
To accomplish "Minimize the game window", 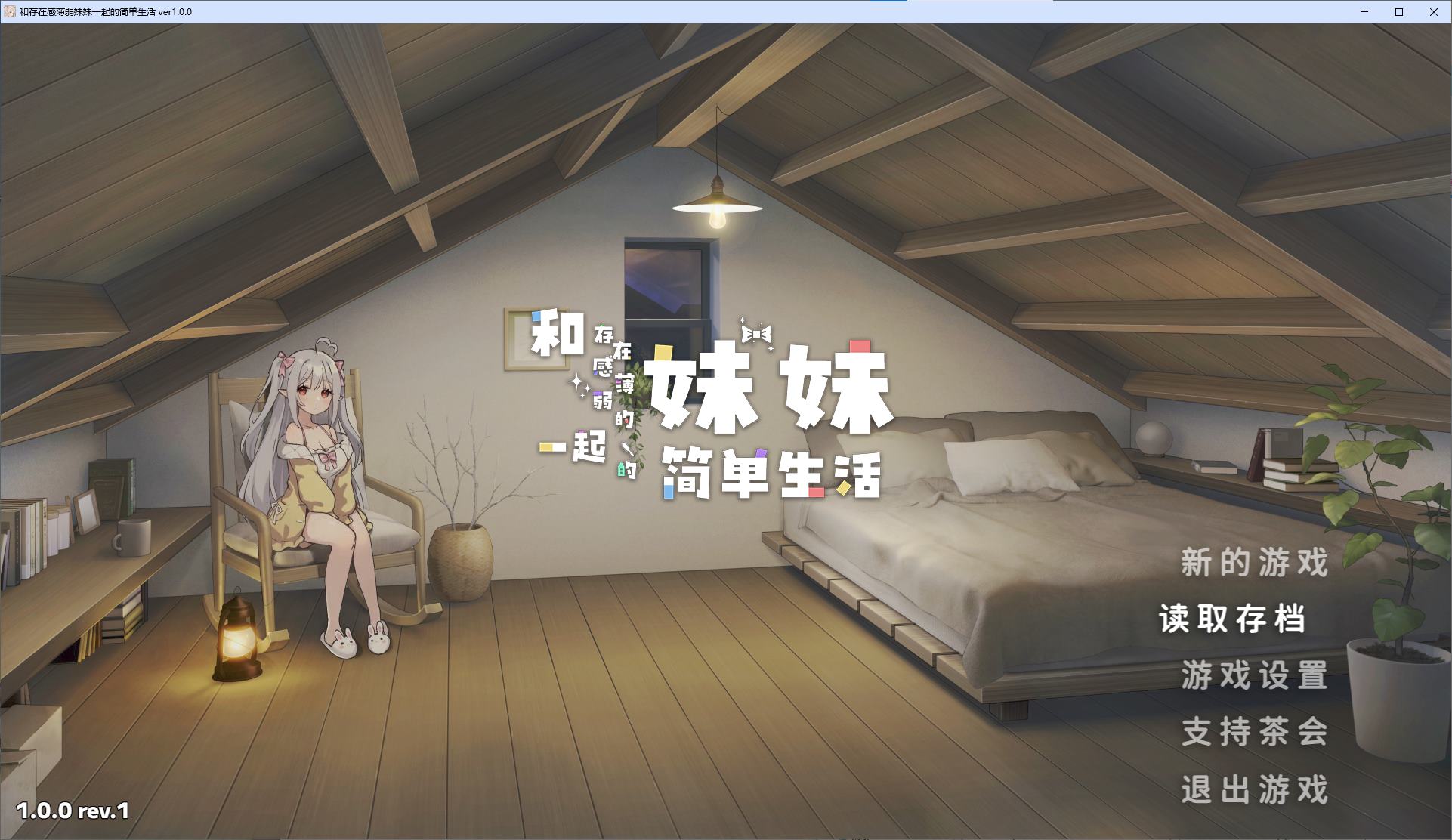I will 1364,12.
